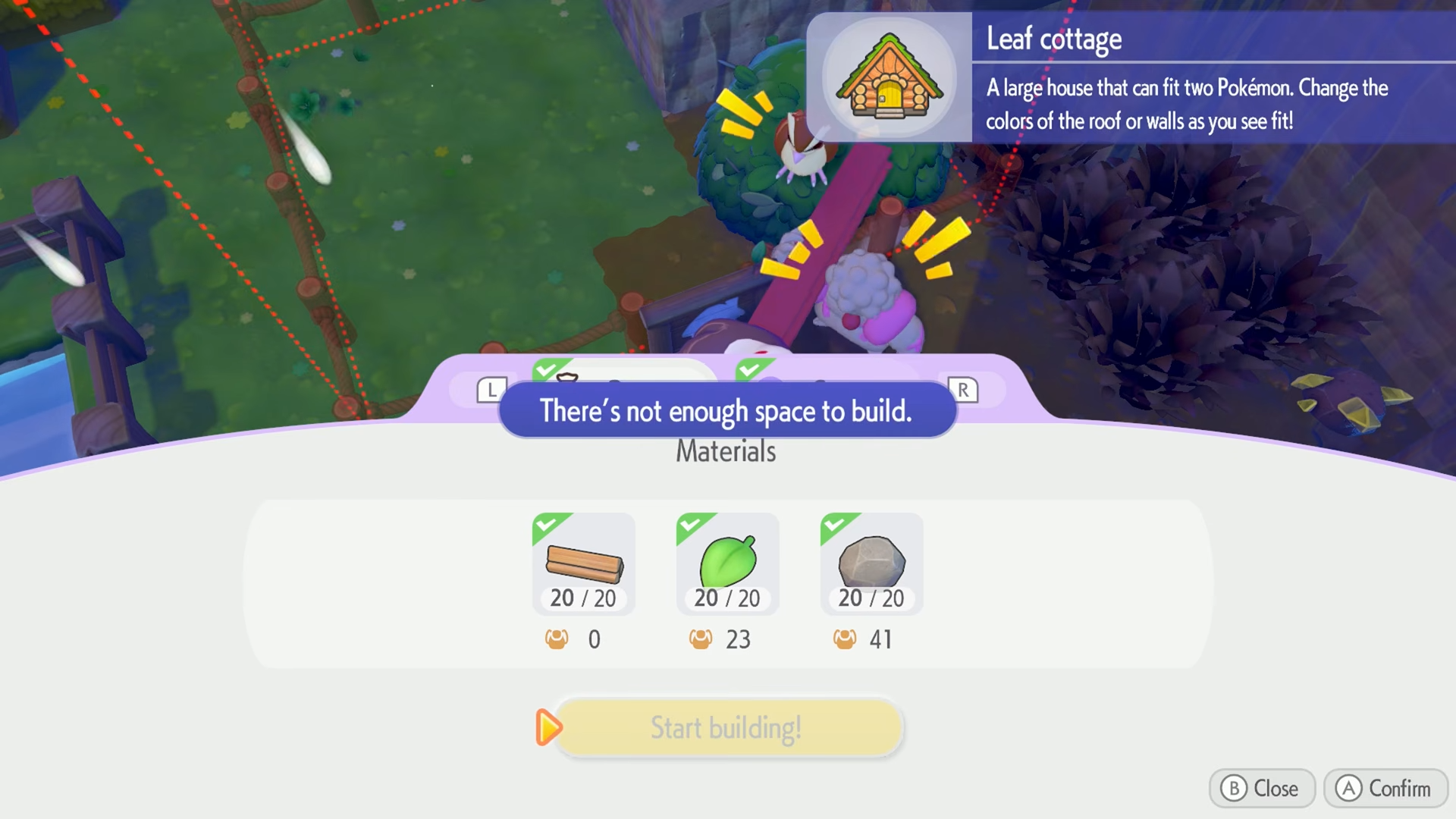Select the green leaf material slot
The image size is (1456, 819).
[x=728, y=563]
